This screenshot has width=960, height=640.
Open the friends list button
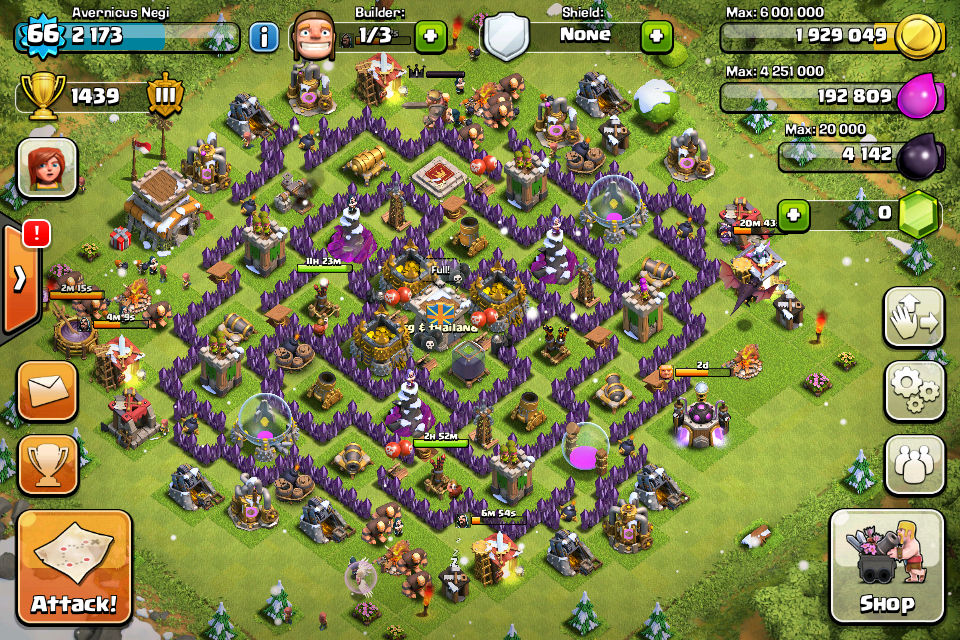click(x=914, y=465)
